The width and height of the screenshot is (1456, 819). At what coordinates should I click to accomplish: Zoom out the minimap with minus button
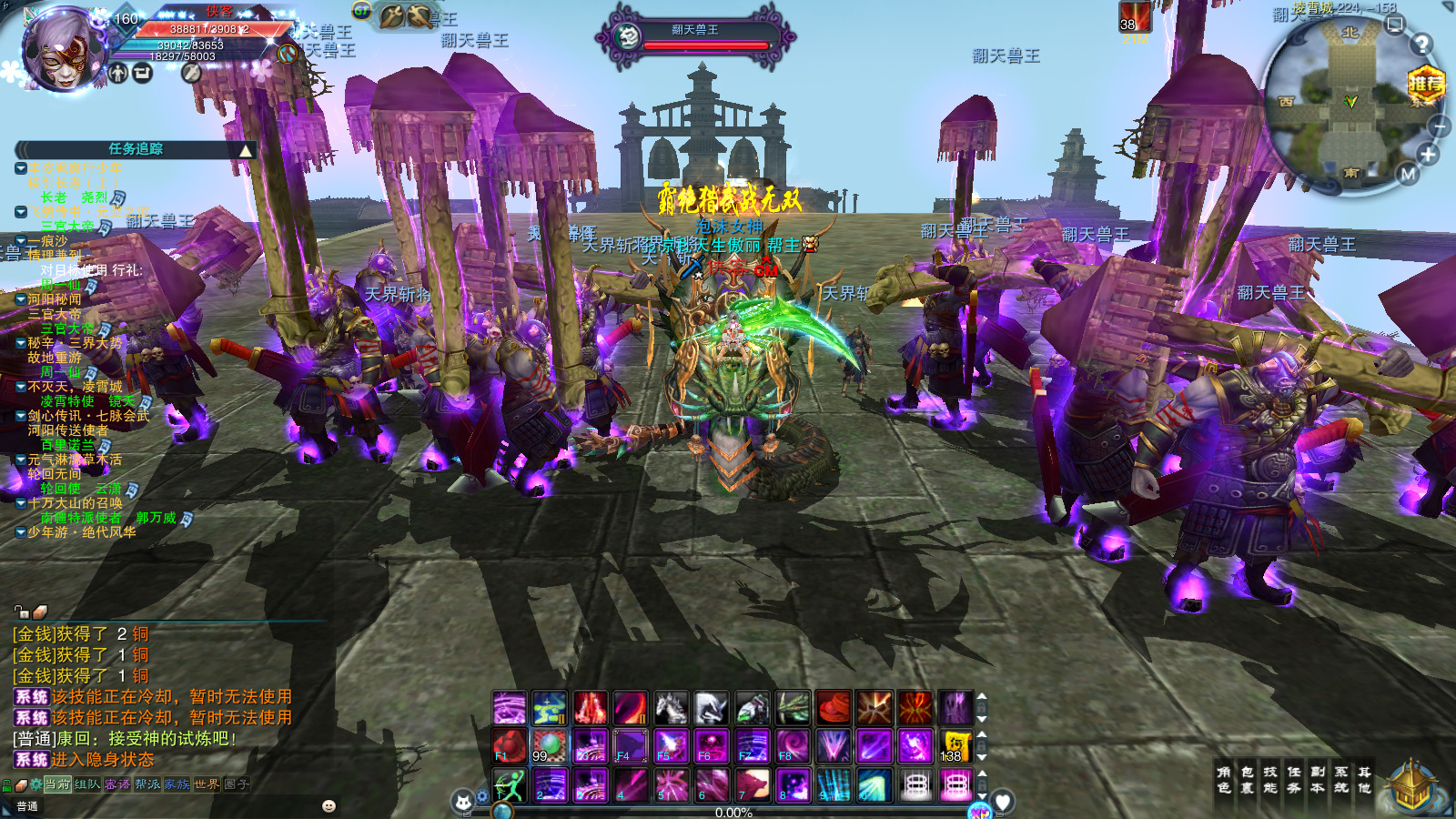tap(1439, 126)
